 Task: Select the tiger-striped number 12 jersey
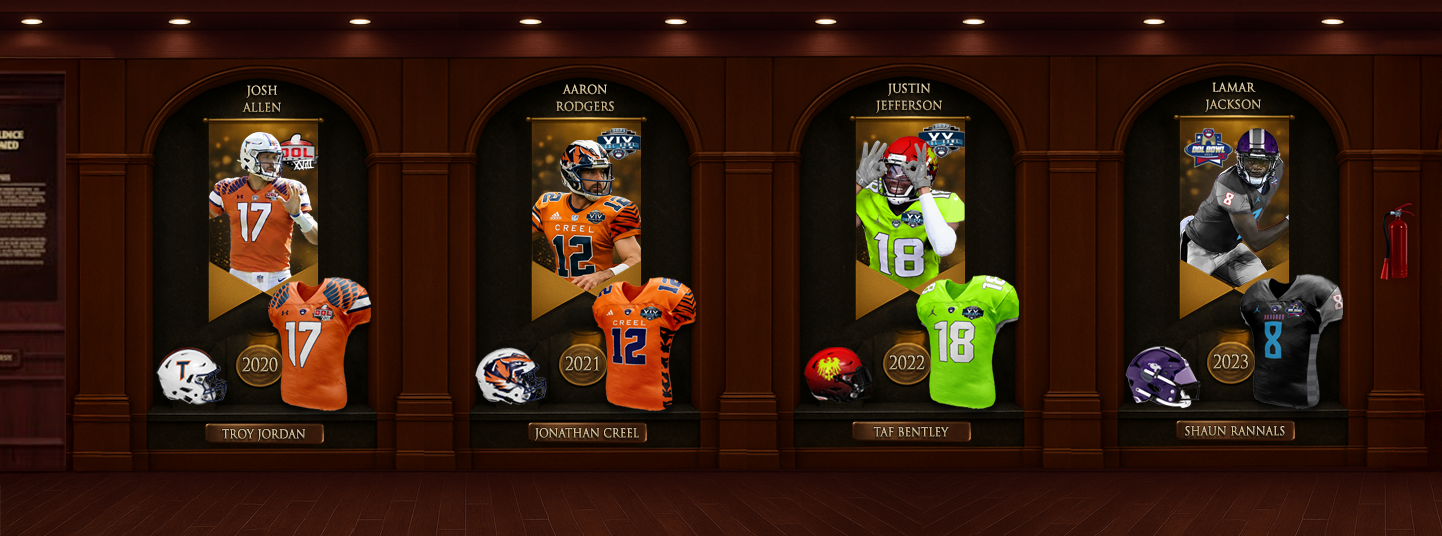[643, 343]
